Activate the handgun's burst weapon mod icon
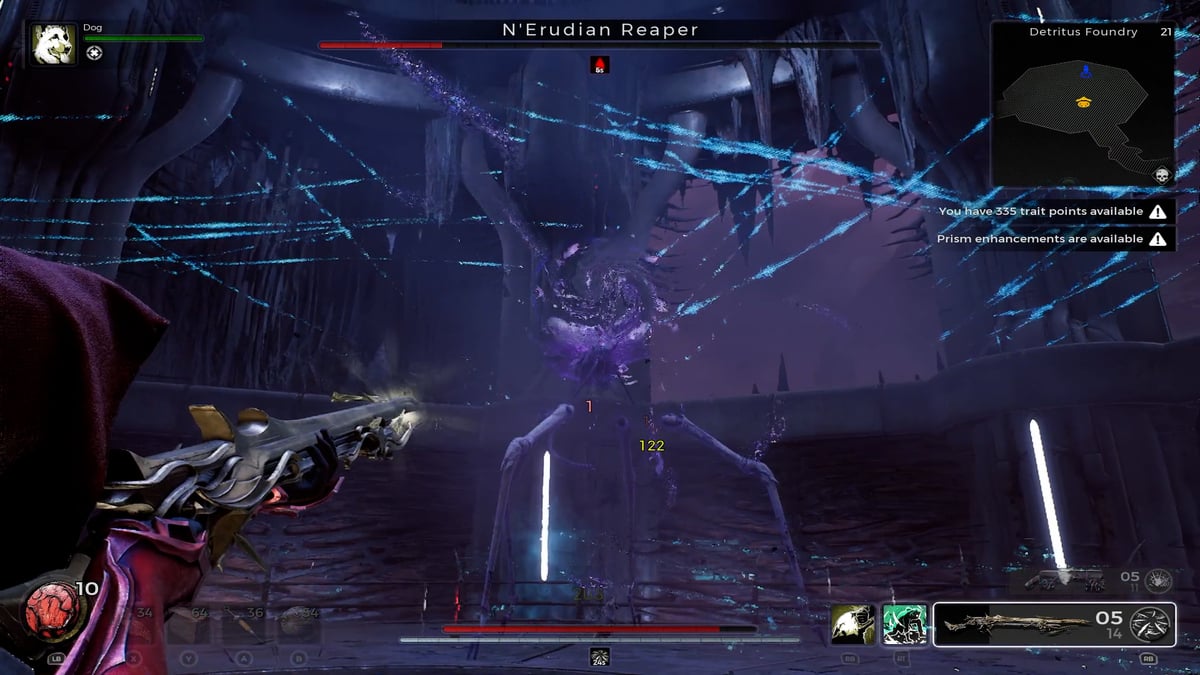1200x675 pixels. (1158, 578)
